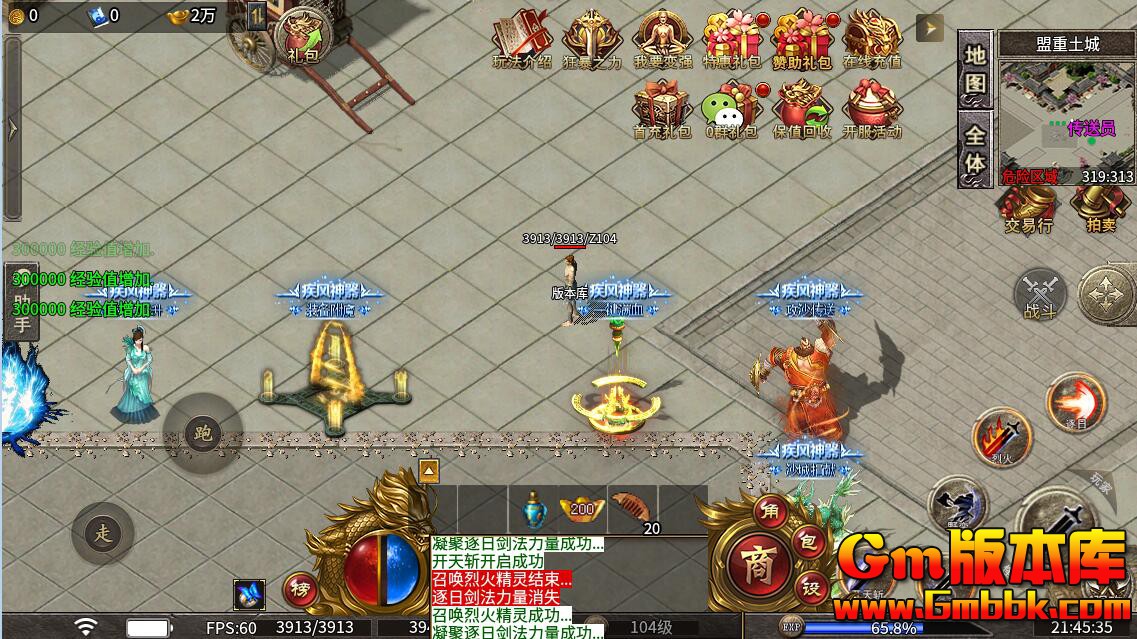1137x639 pixels.
Task: Open the 特惠礼包 gift pack
Action: click(x=732, y=38)
